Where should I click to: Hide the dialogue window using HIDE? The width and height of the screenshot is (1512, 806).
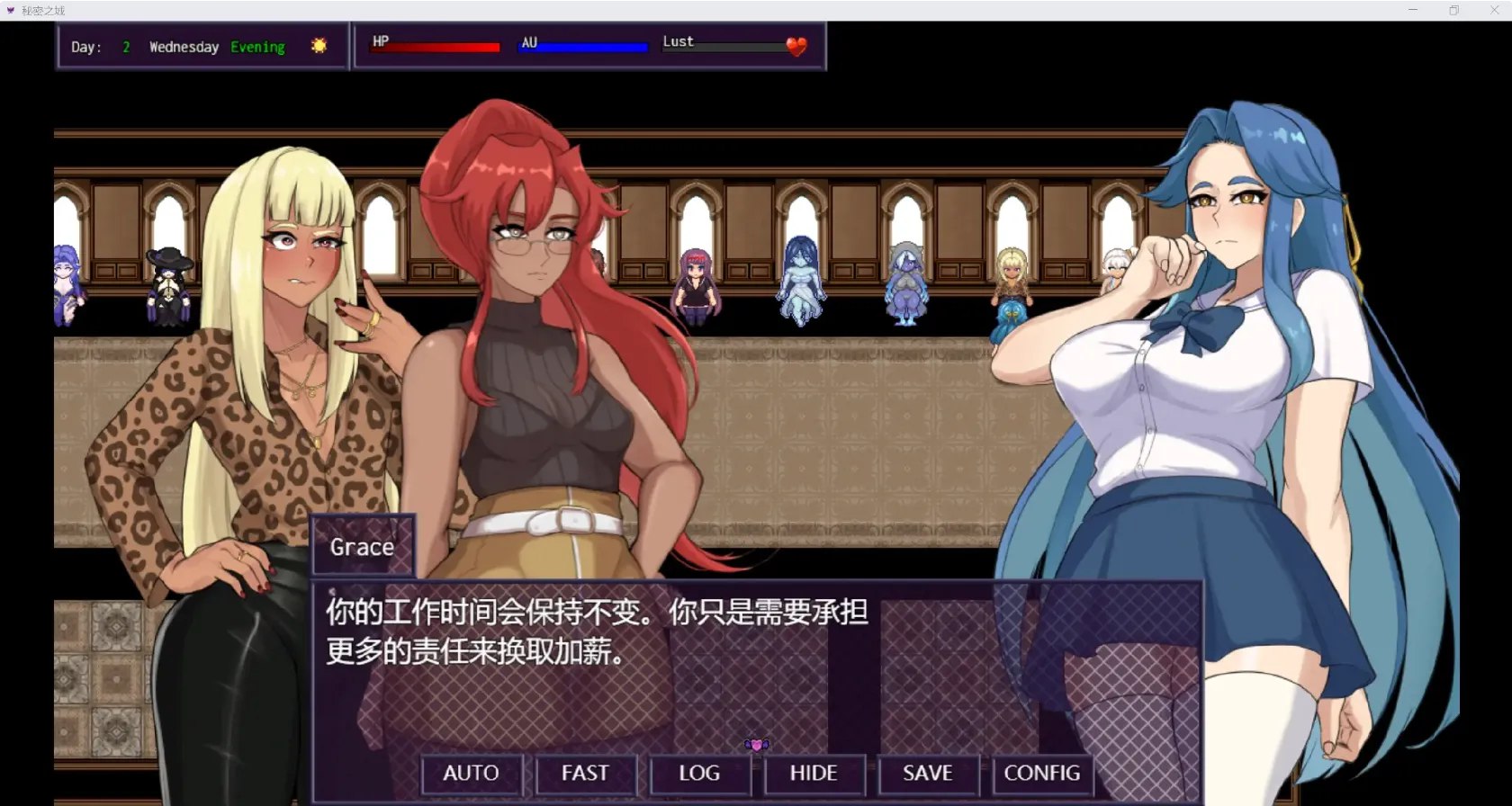(814, 773)
